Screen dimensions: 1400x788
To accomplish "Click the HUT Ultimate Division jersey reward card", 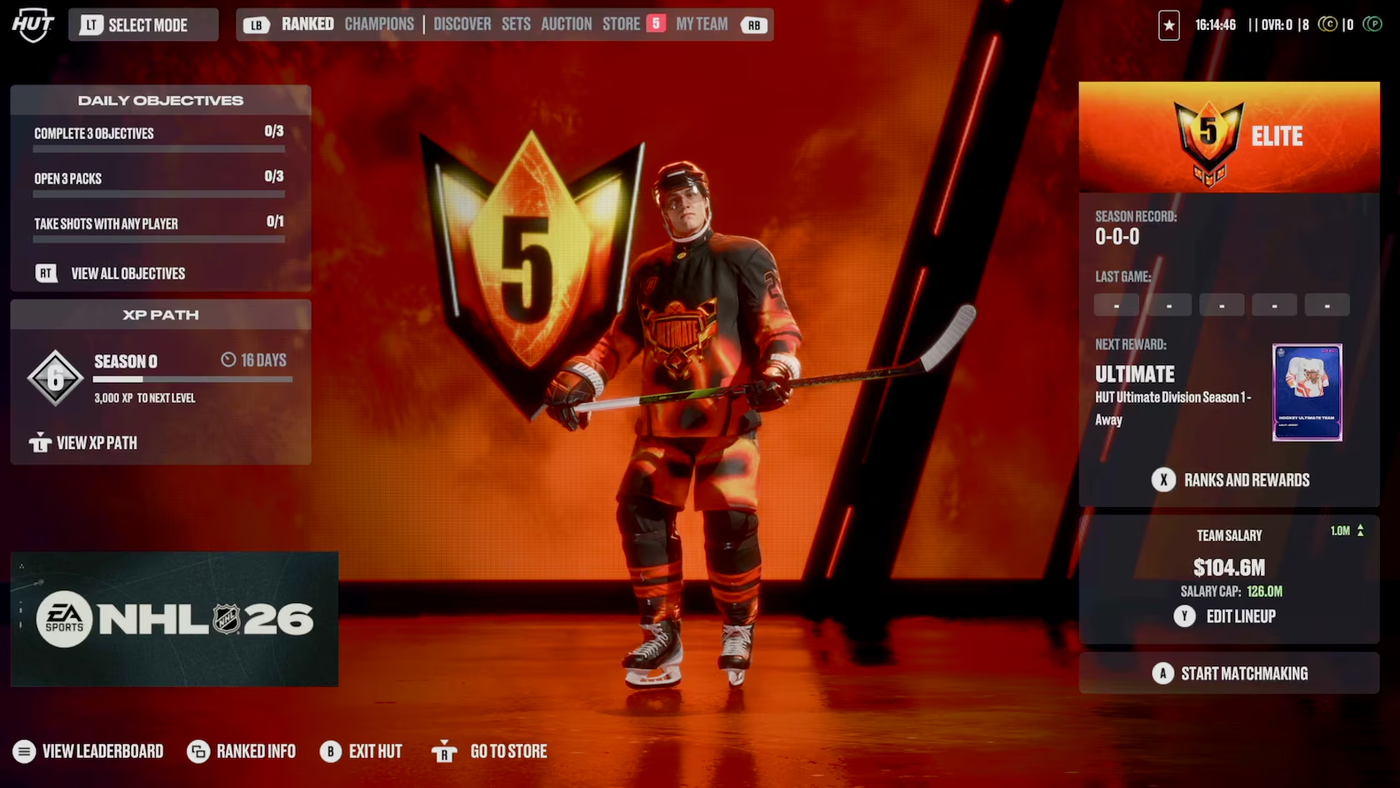I will click(1307, 392).
